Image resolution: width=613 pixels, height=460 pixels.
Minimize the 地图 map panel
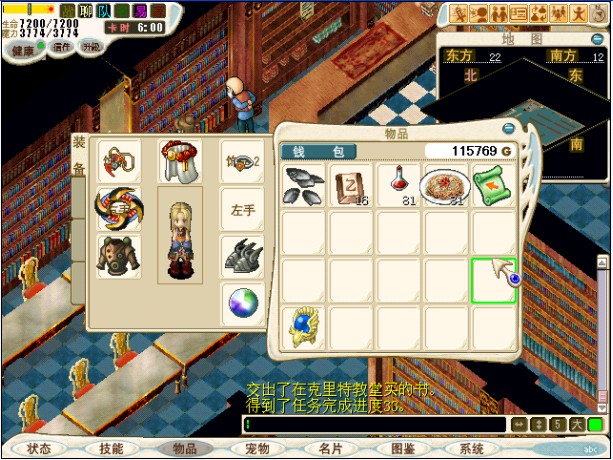pyautogui.click(x=599, y=39)
